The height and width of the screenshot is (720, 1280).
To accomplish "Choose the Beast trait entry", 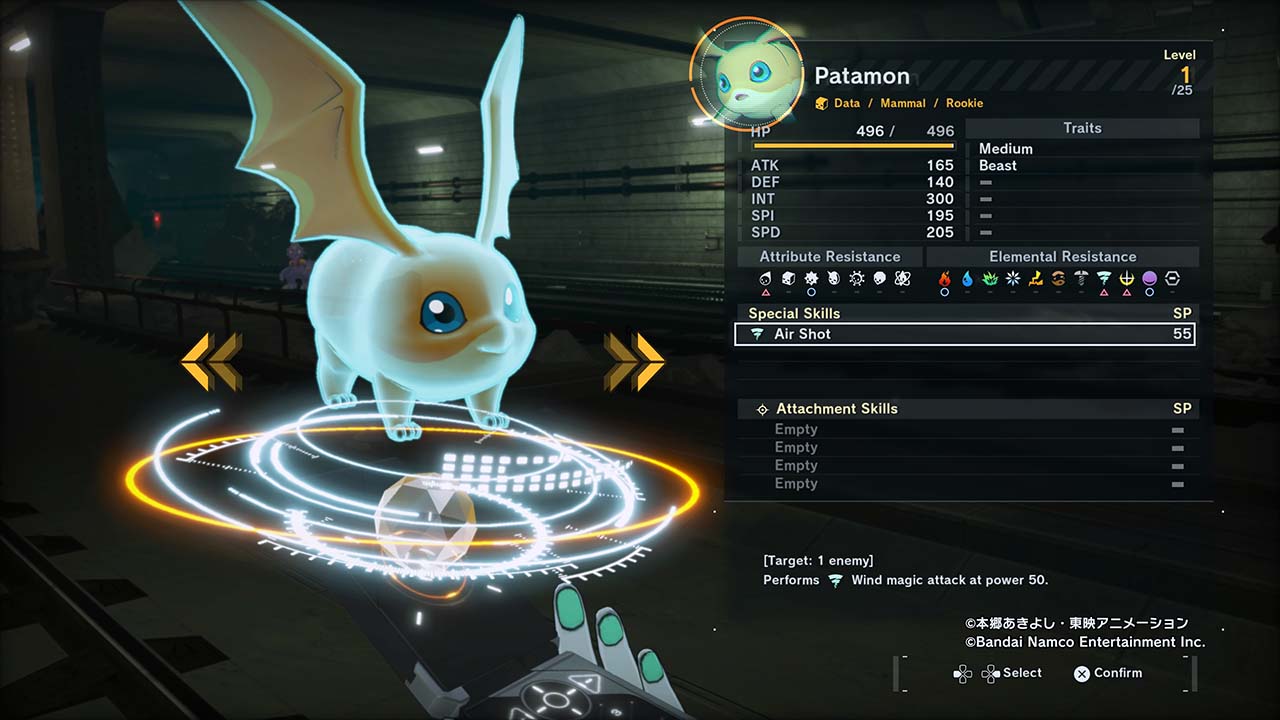I will pos(998,166).
